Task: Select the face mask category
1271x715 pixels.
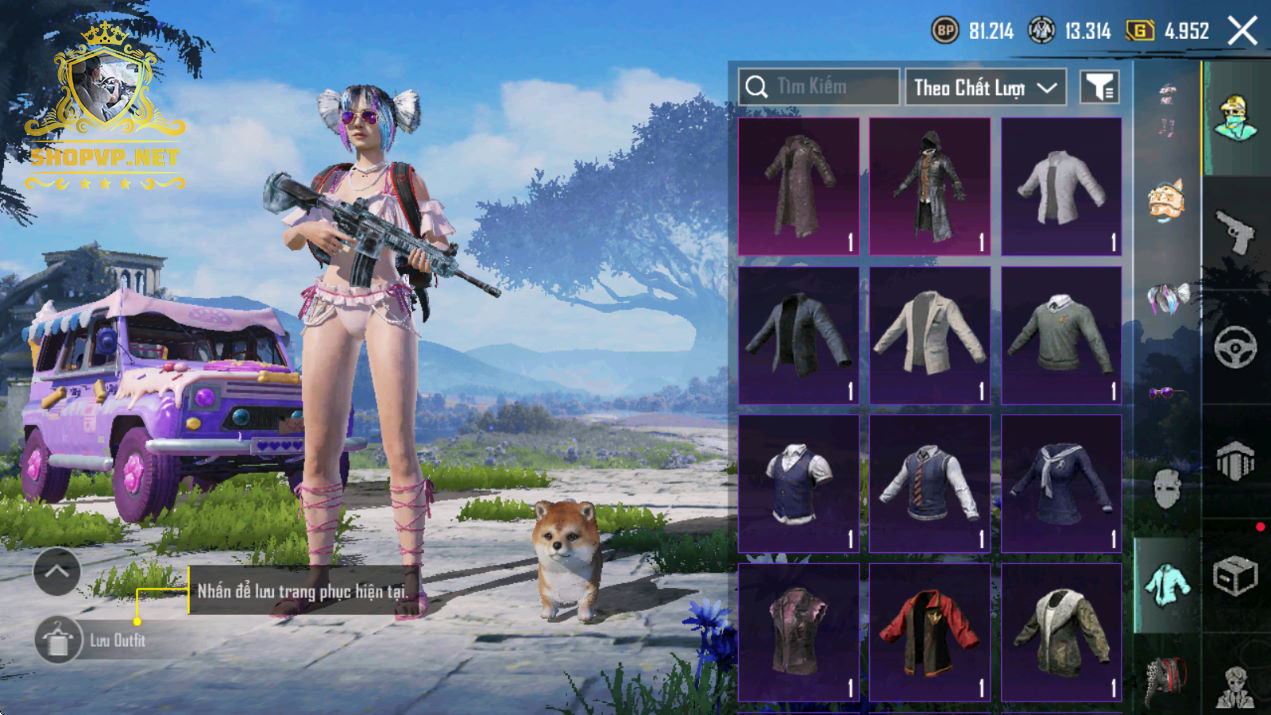Action: [x=1167, y=489]
